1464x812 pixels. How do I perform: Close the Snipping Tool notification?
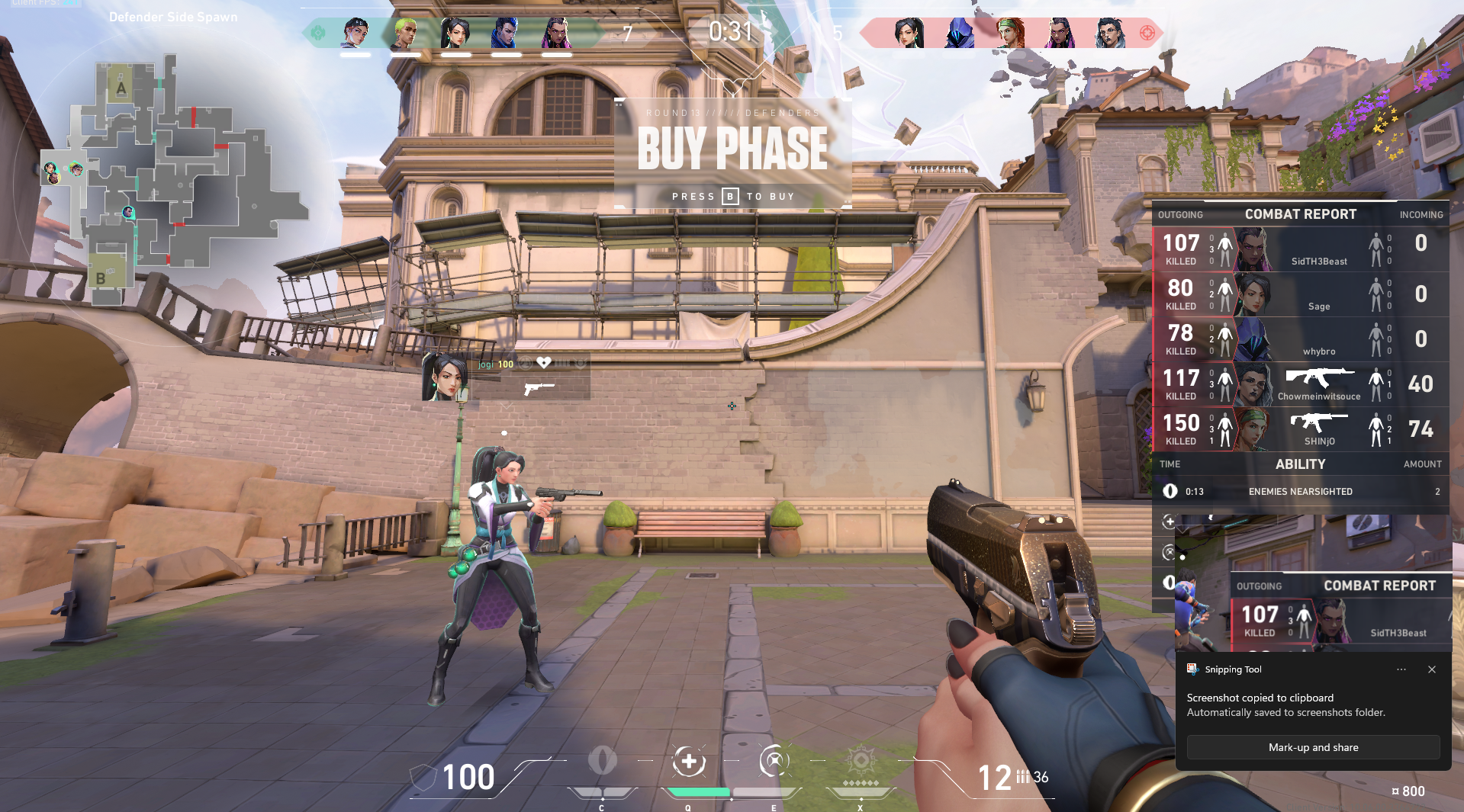point(1432,669)
